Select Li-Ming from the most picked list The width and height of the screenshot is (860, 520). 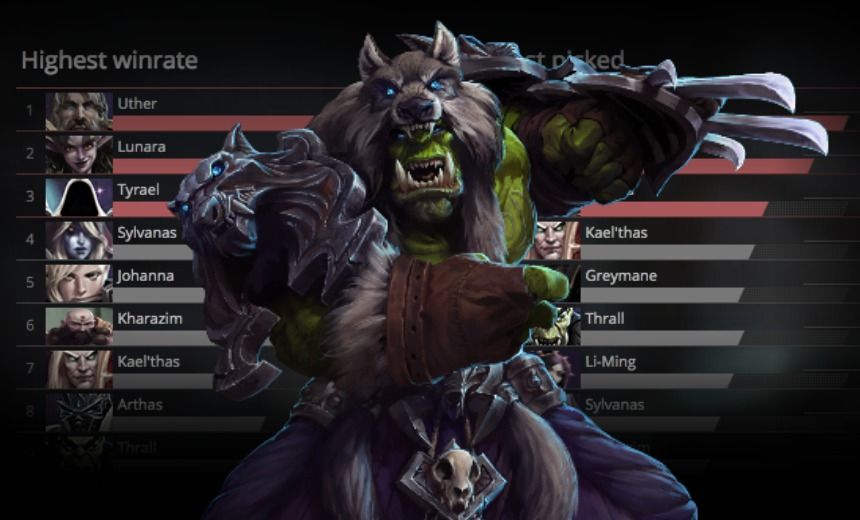pos(612,361)
